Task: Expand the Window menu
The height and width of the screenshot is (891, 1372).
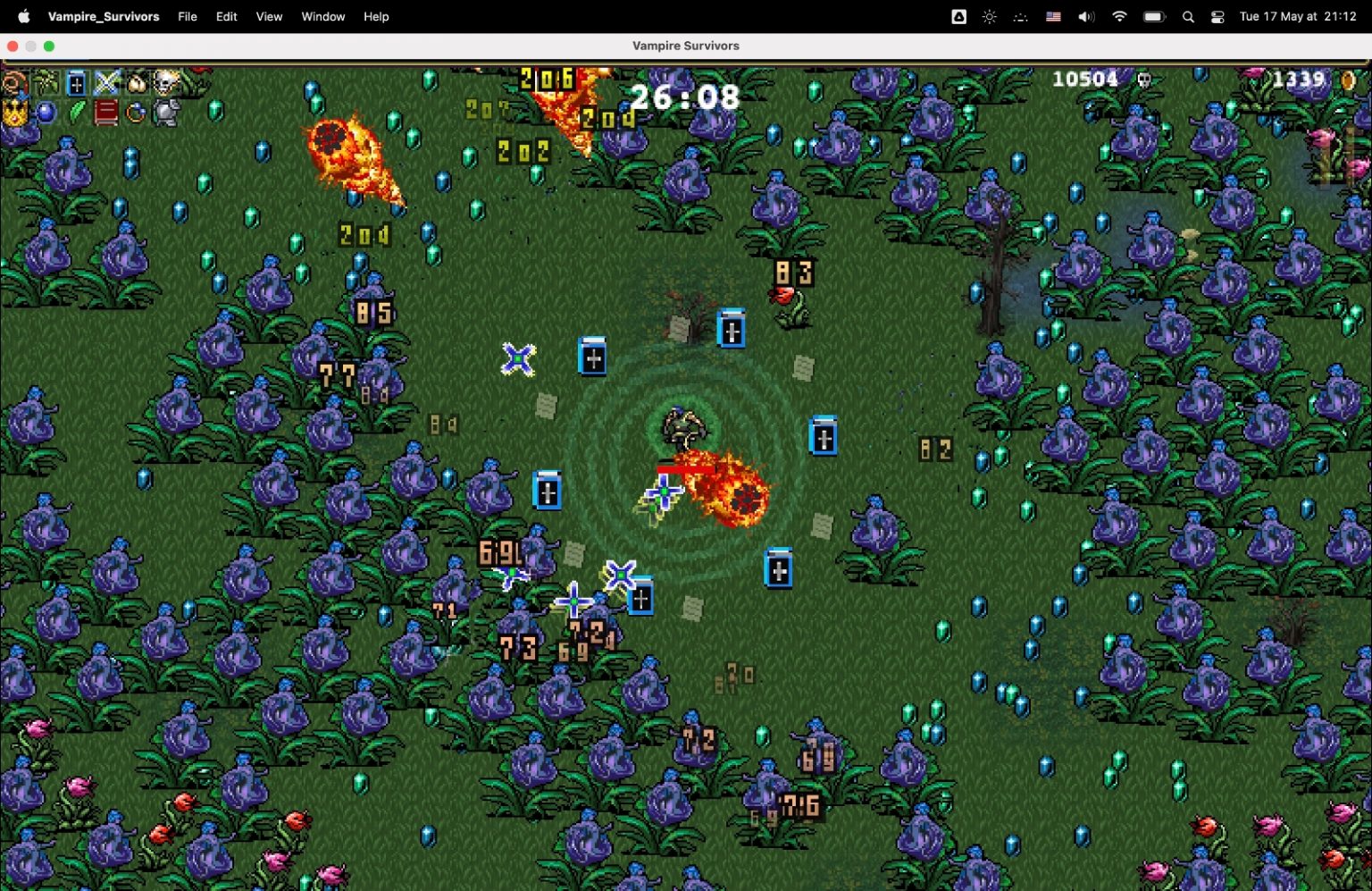Action: click(x=322, y=16)
